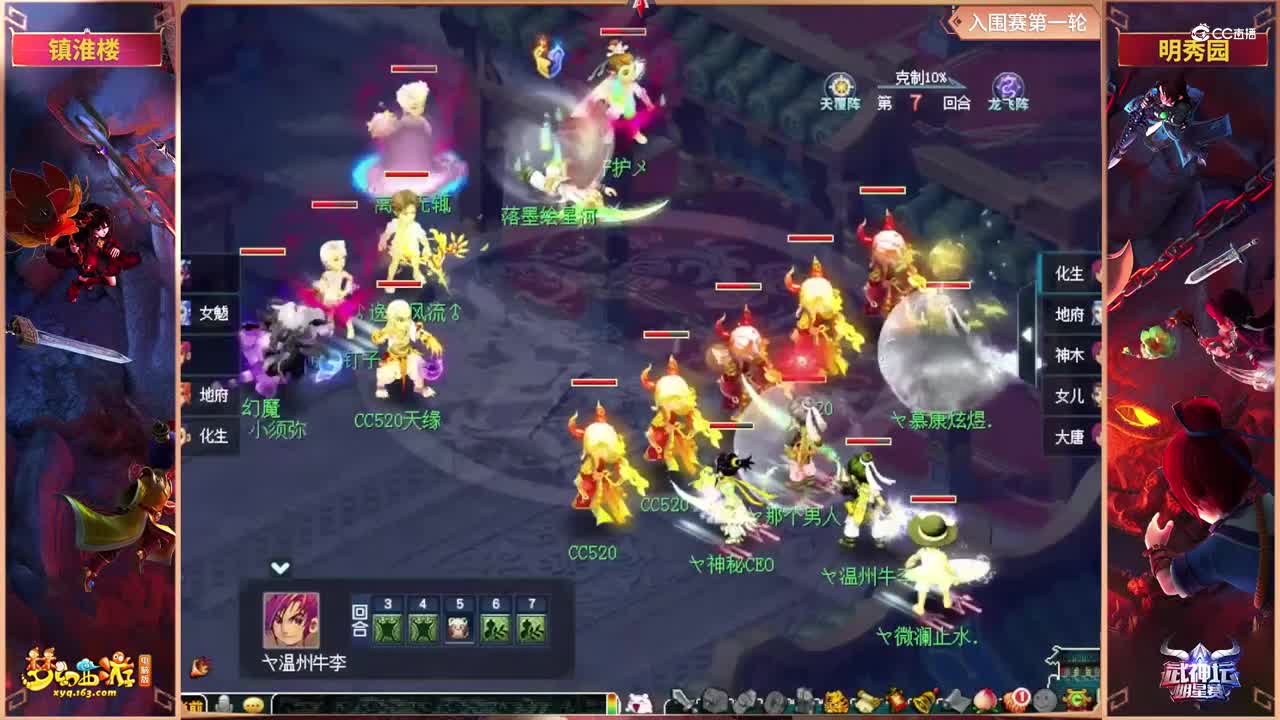Click the rainbow gradient bar near the chat toolbar
1280x720 pixels.
[x=612, y=702]
